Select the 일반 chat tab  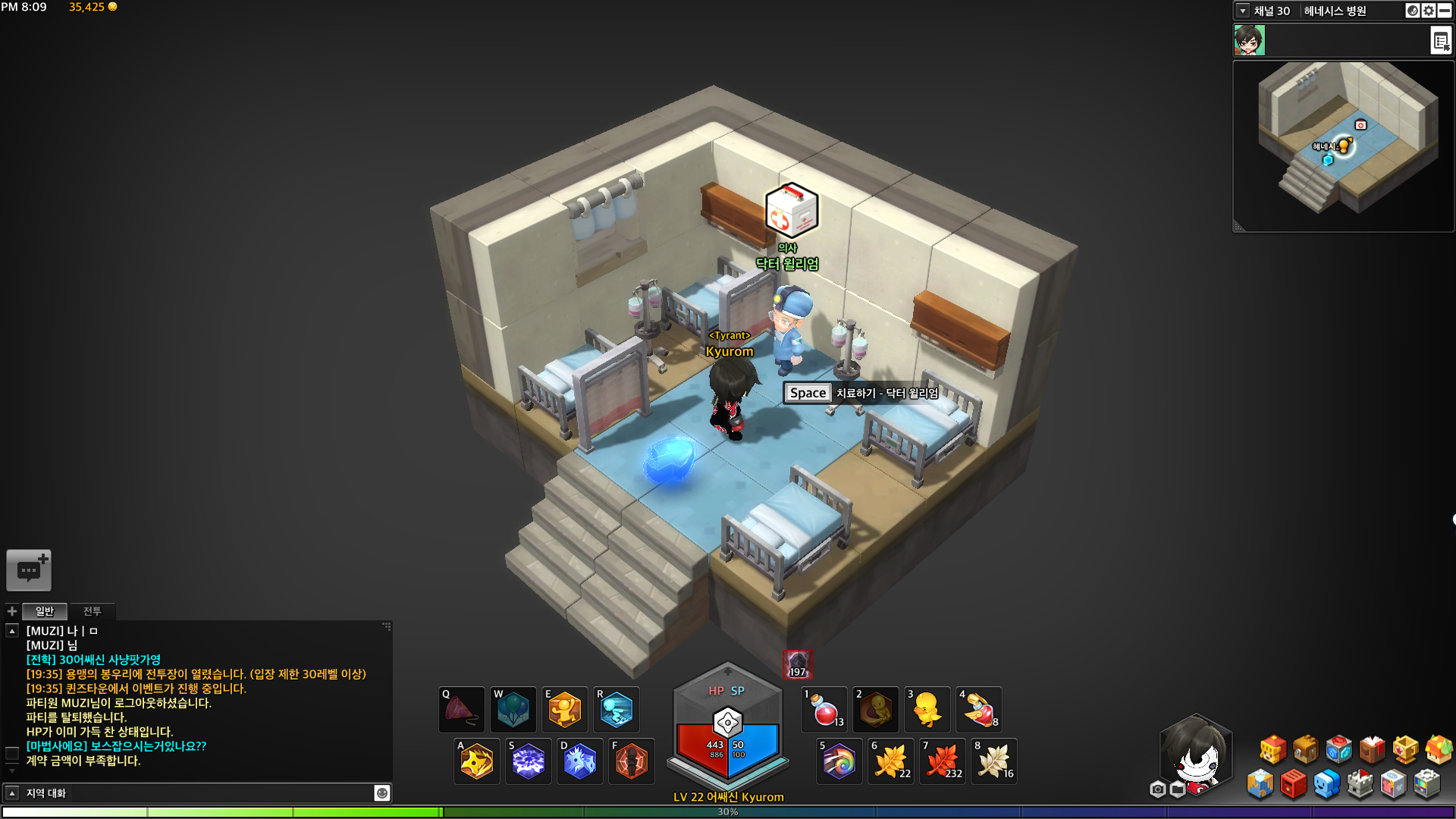[45, 611]
